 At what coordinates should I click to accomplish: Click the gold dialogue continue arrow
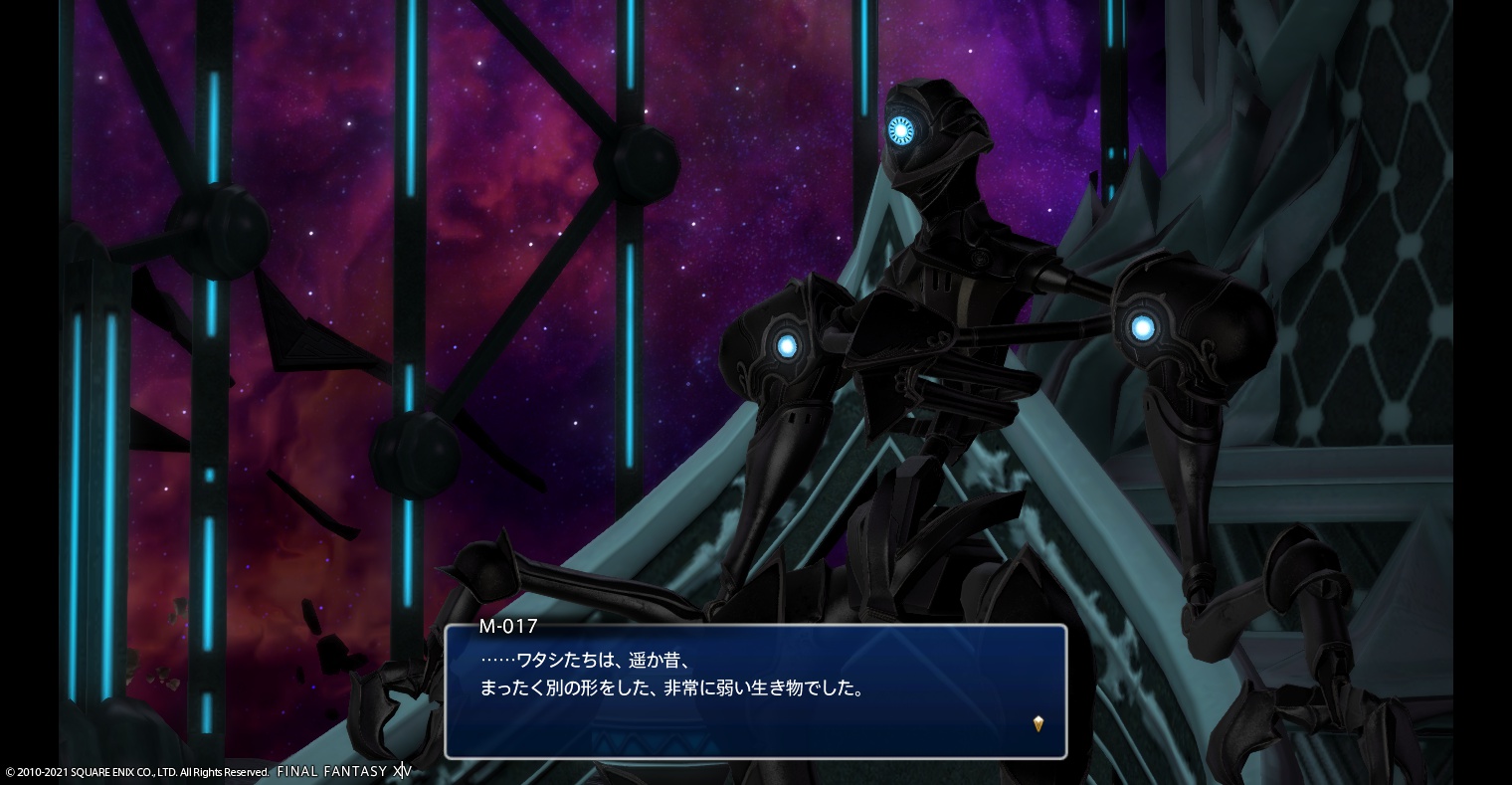1039,724
